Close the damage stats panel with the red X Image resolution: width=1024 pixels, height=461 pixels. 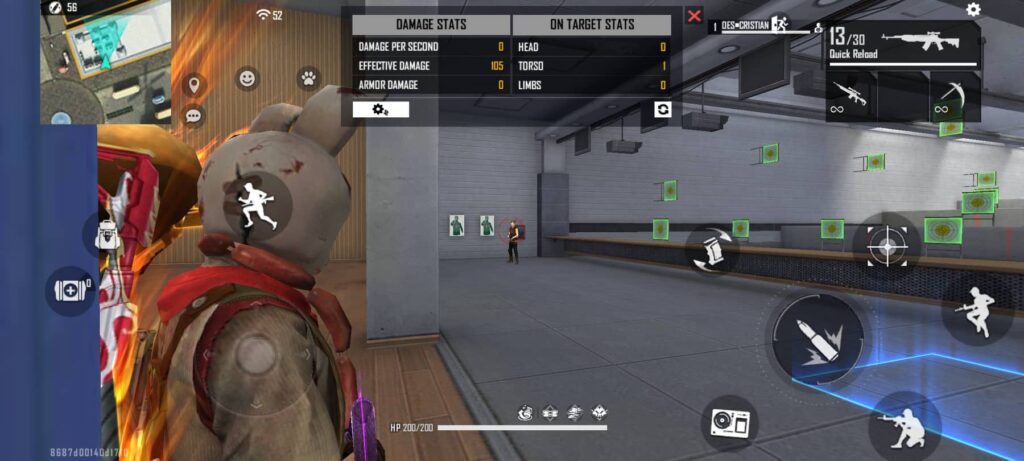point(694,16)
